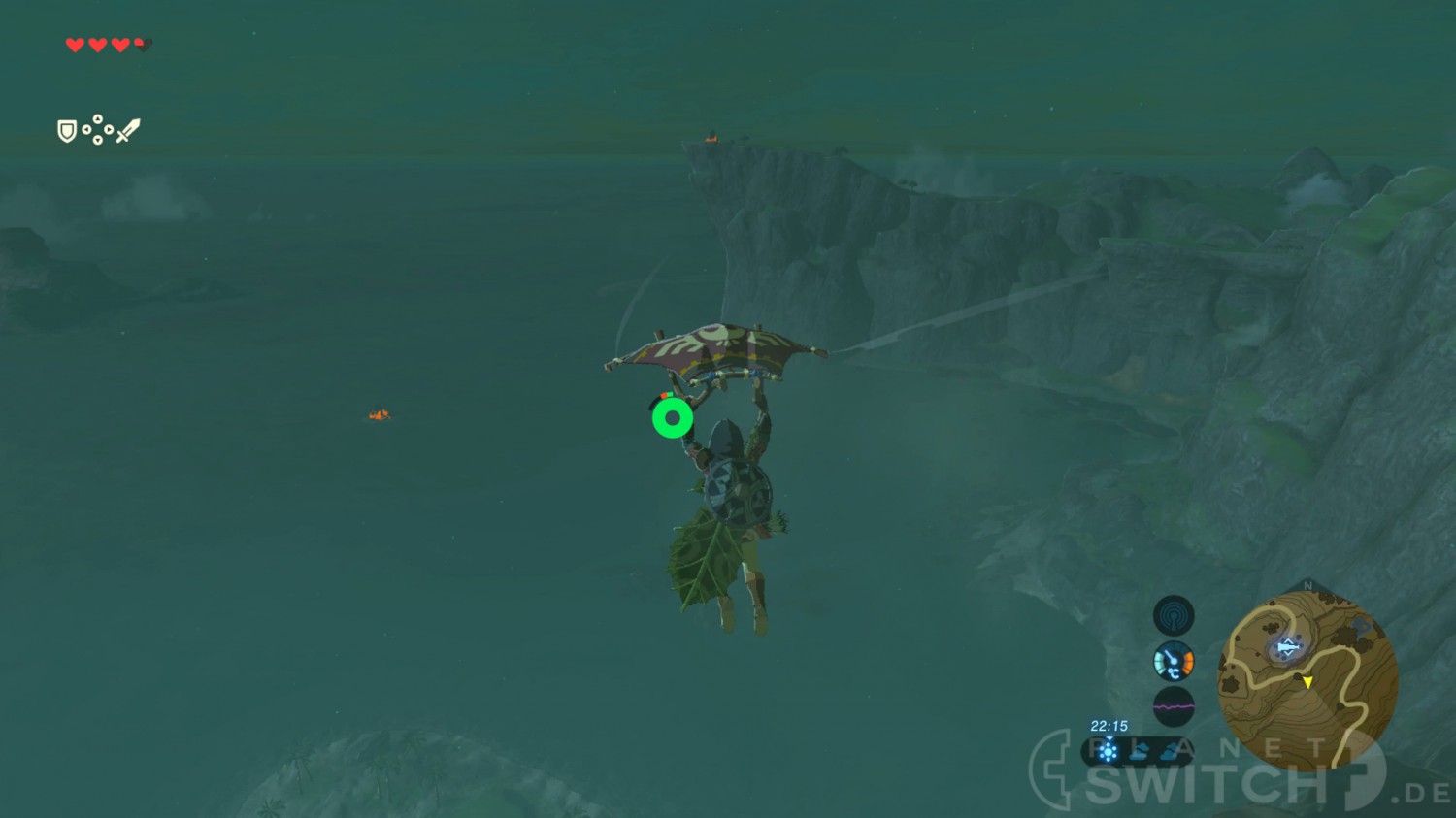The image size is (1456, 818).
Task: Click the N compass marker above the minimap
Action: pyautogui.click(x=1307, y=586)
